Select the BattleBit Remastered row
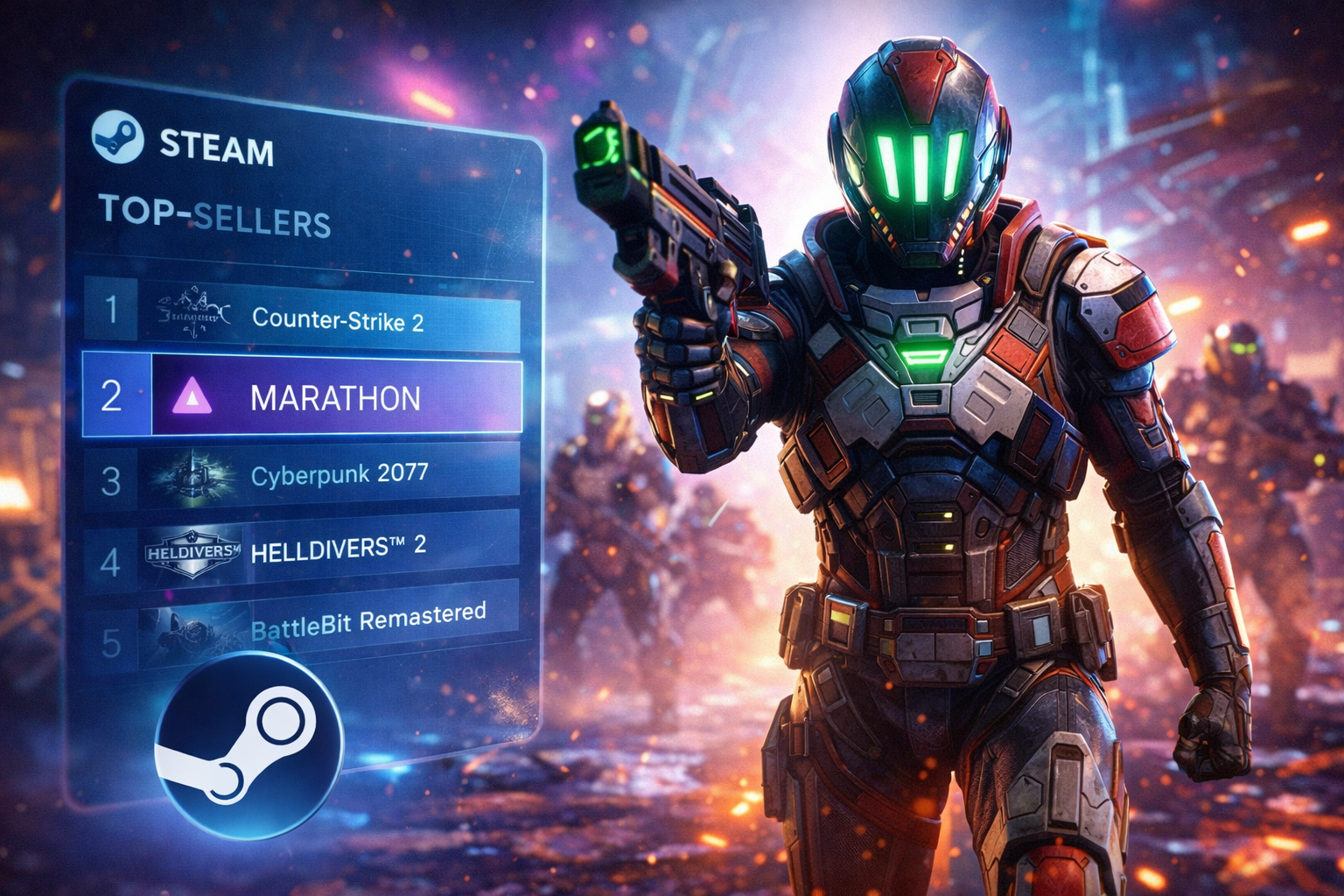Image resolution: width=1344 pixels, height=896 pixels. click(x=367, y=621)
